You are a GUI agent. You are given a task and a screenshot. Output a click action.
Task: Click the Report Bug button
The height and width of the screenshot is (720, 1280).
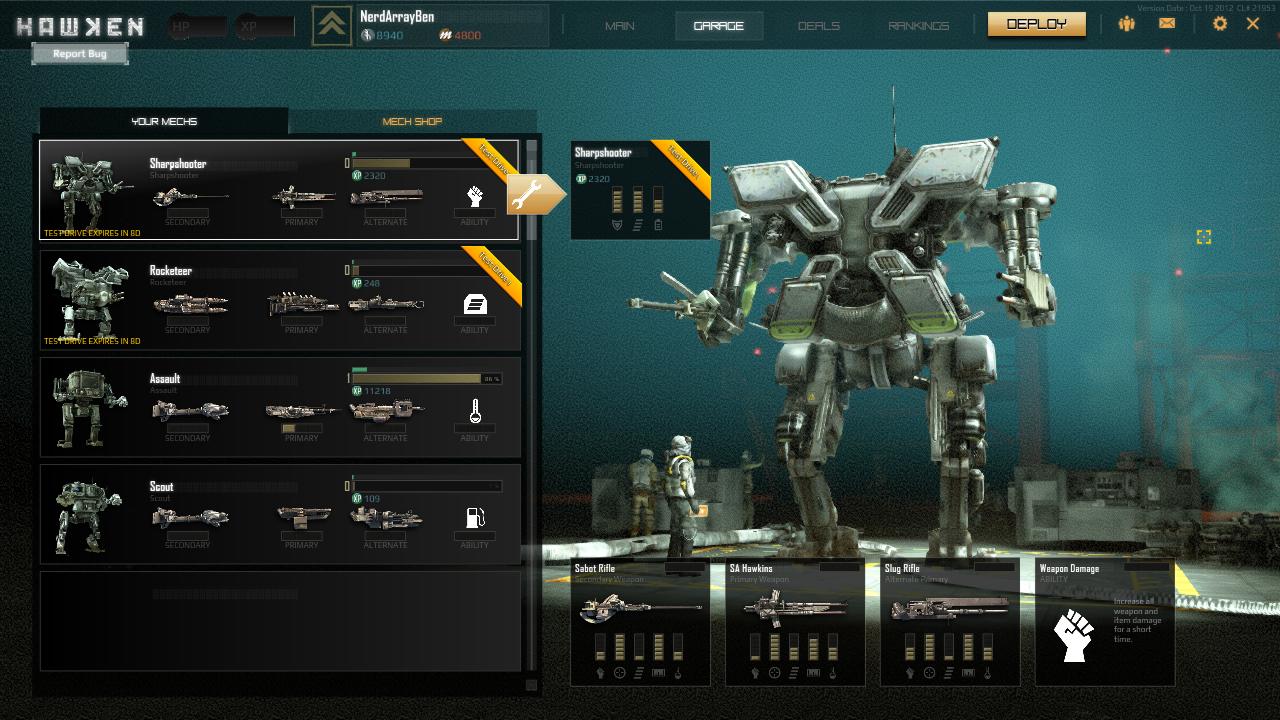80,54
